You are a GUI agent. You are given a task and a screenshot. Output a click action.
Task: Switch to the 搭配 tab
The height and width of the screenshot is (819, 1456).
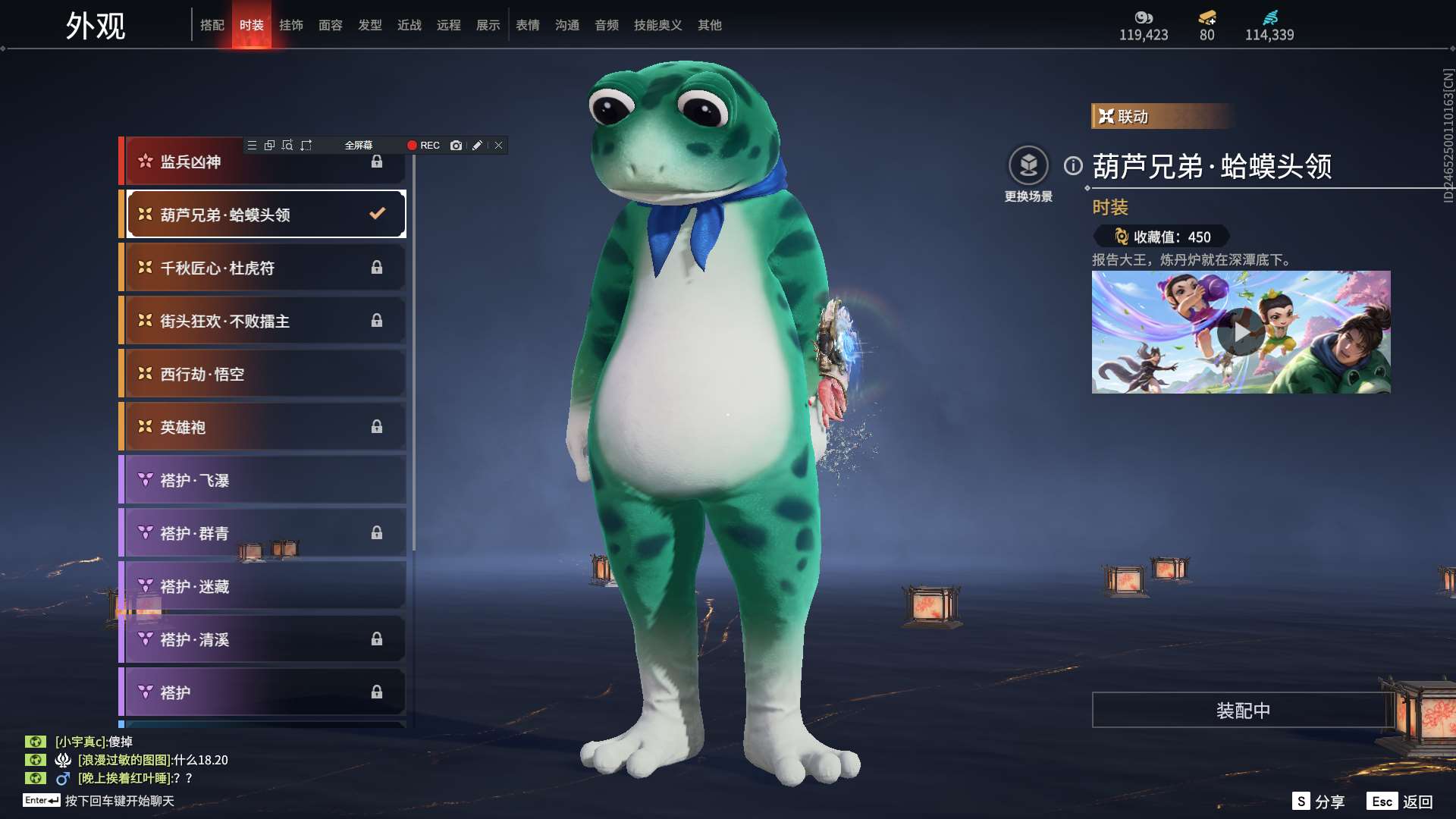coord(212,25)
